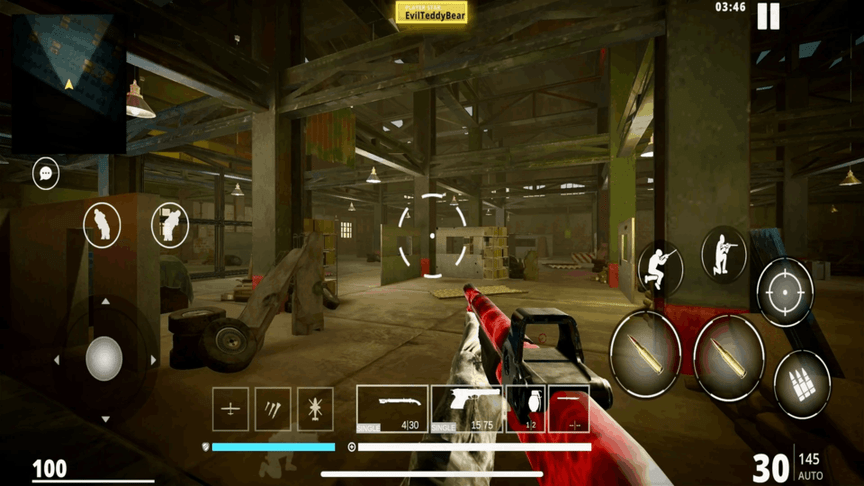Toggle the crouch stance button
Screen dimensions: 864x486
pyautogui.click(x=724, y=253)
